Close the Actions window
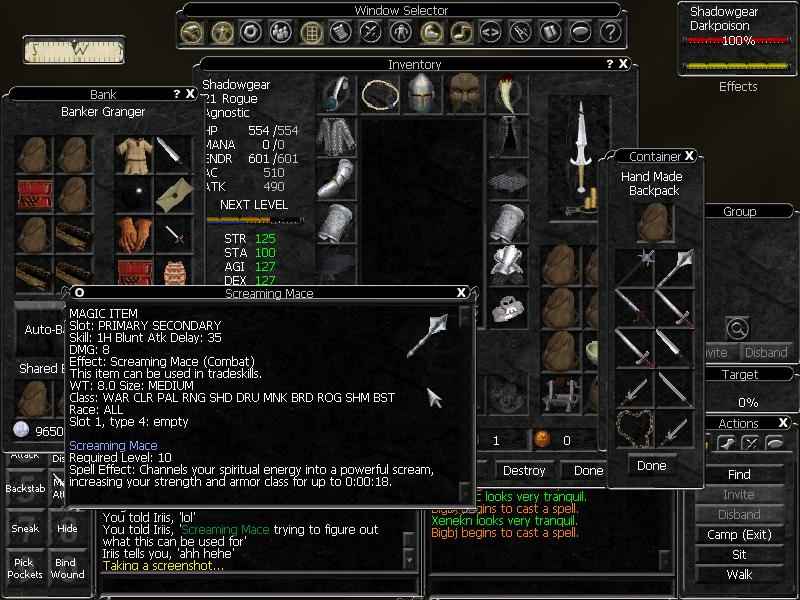This screenshot has width=800, height=600. [x=783, y=423]
